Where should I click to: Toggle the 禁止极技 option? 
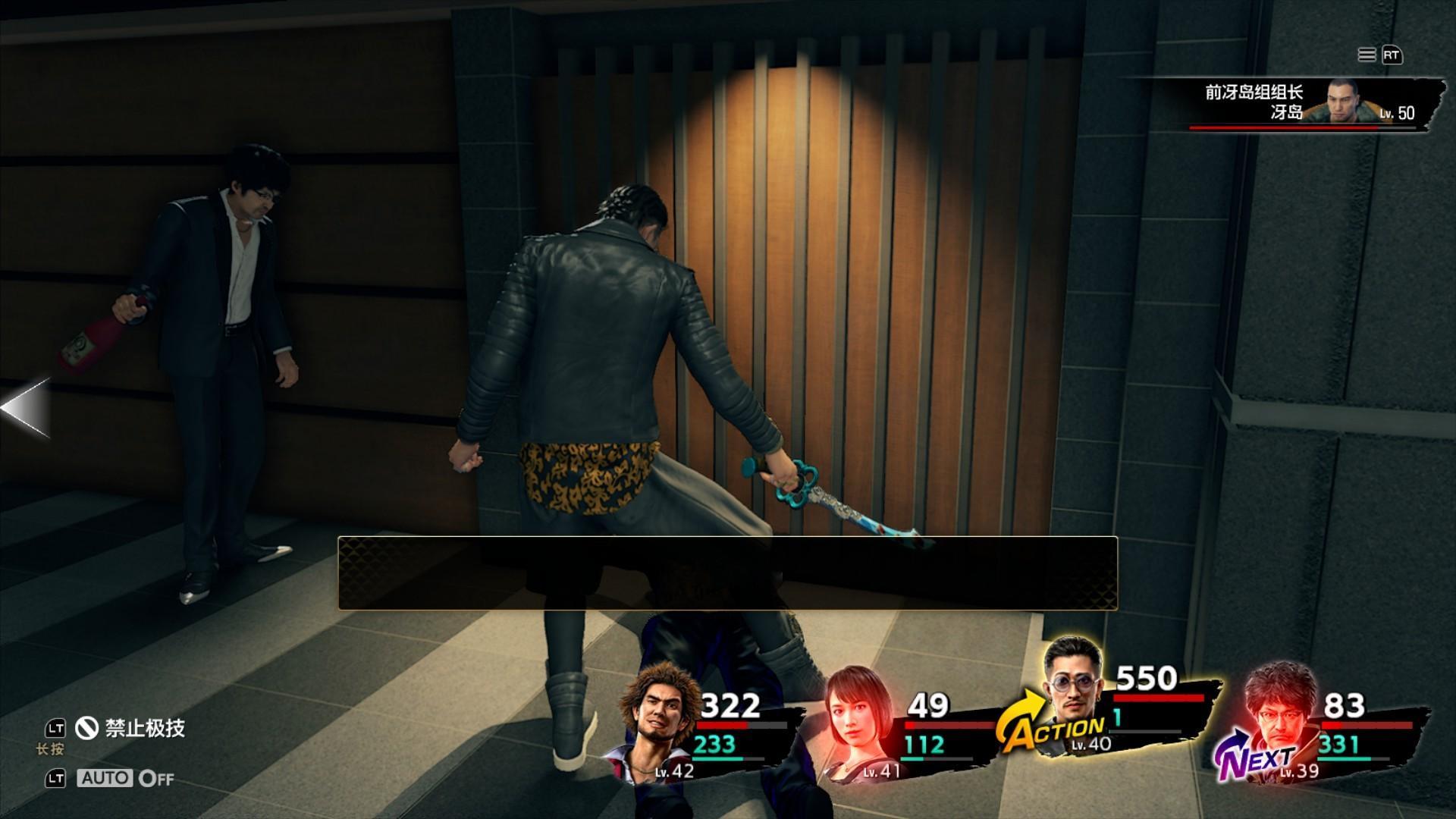click(130, 729)
